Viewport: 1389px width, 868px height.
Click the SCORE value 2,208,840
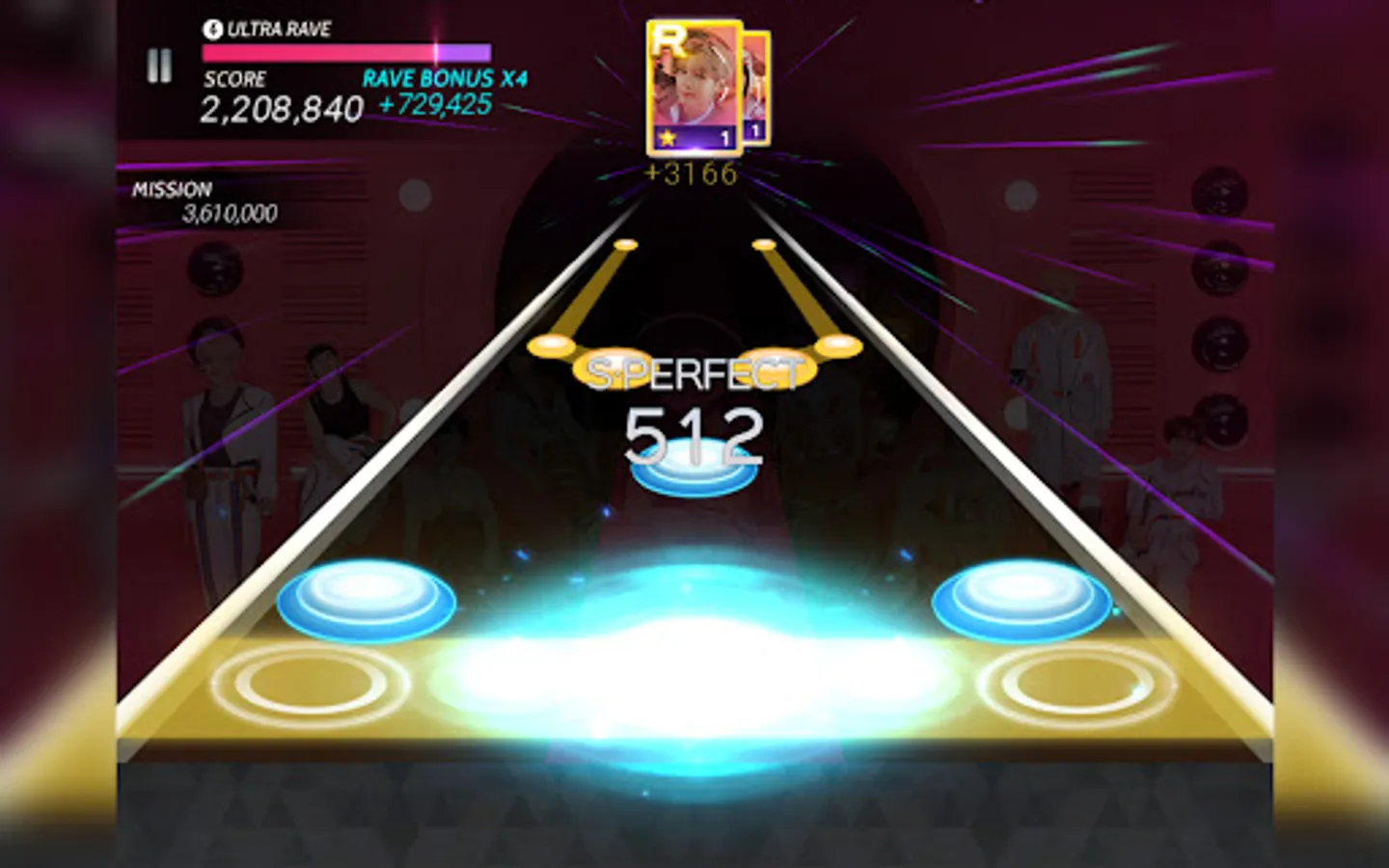point(280,110)
